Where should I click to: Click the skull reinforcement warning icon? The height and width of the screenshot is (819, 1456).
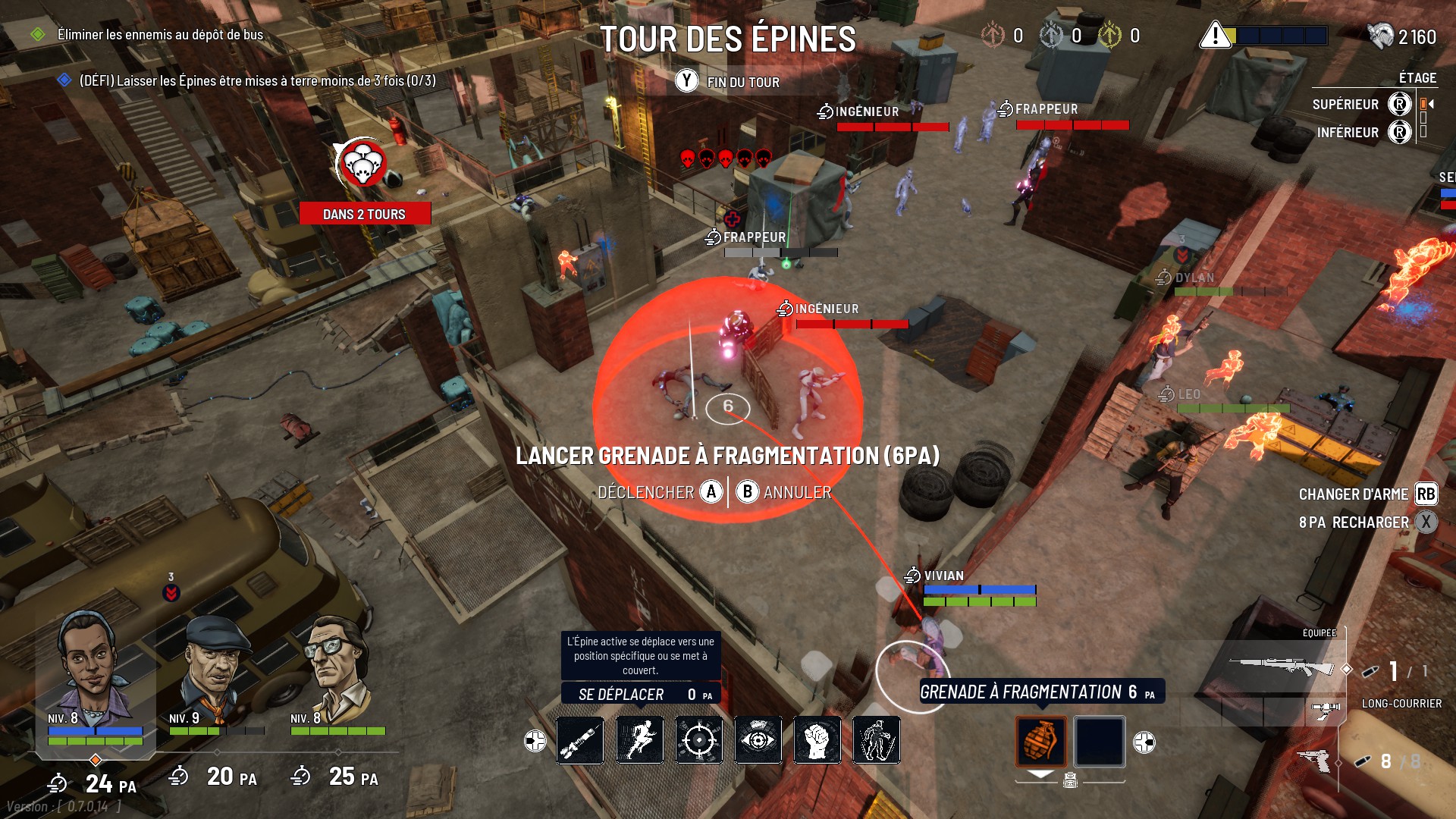click(362, 163)
